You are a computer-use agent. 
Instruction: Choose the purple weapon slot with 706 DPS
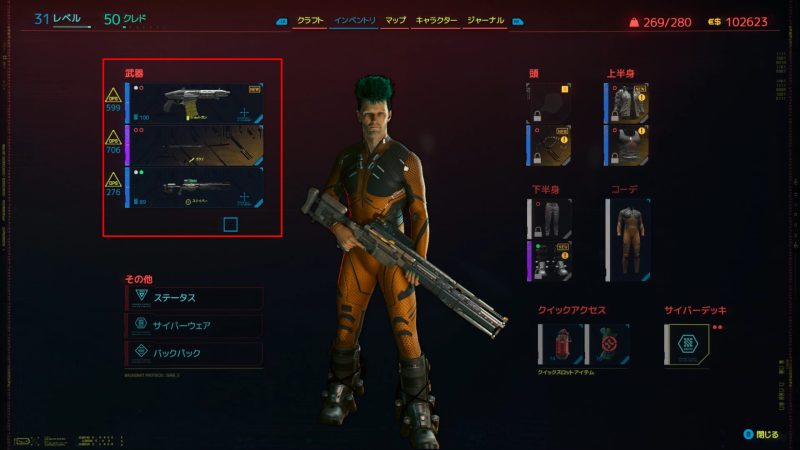tap(195, 145)
